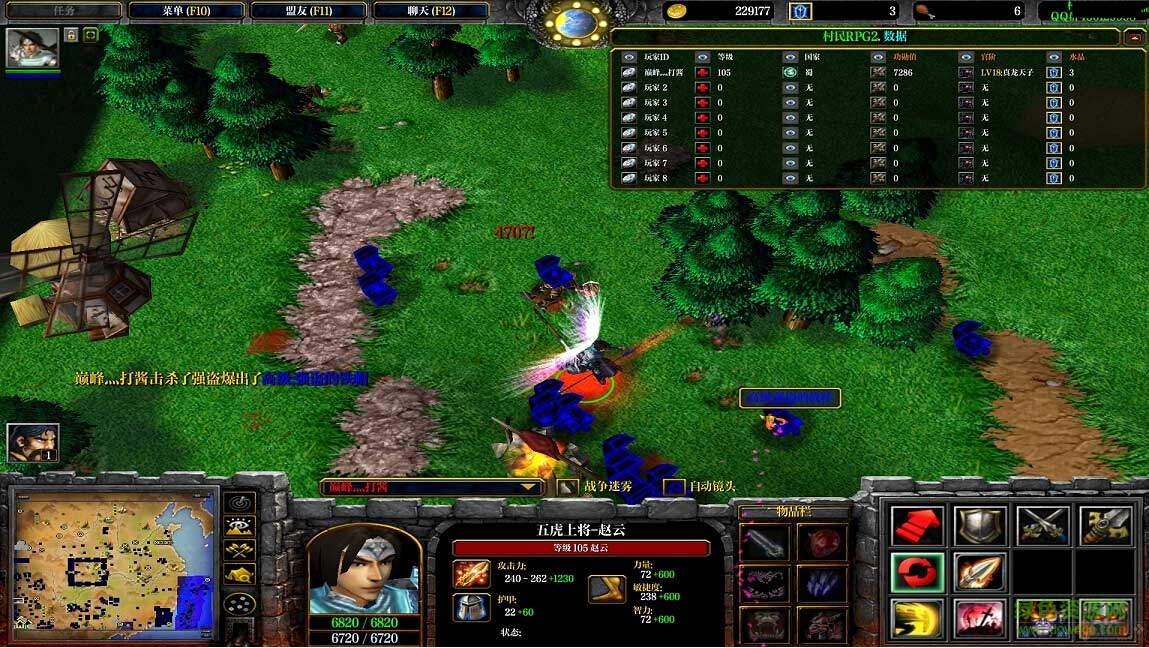
Task: Click the crossed swords Attack command
Action: click(x=1042, y=525)
